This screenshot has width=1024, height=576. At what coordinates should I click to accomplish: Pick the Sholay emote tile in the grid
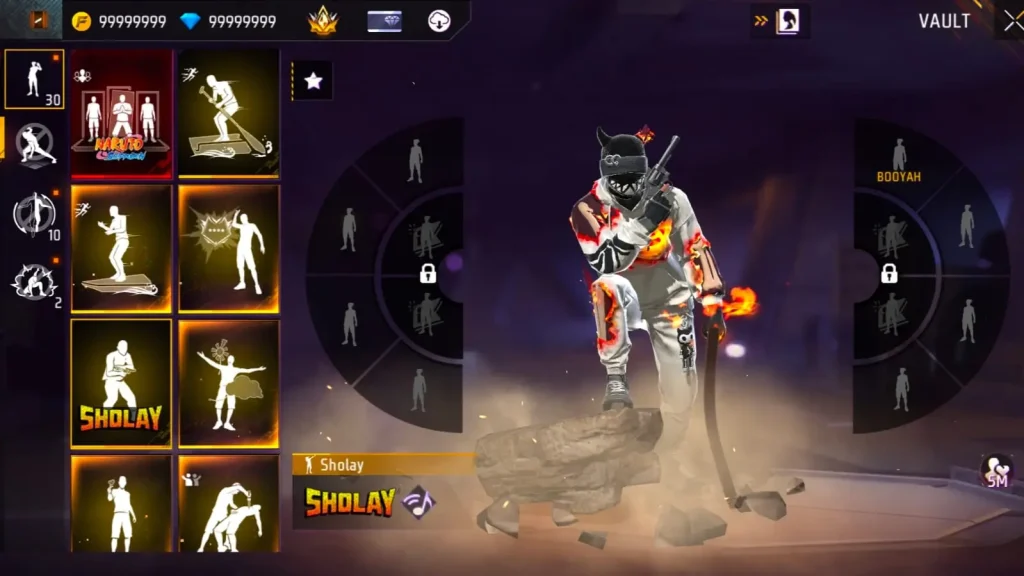121,383
